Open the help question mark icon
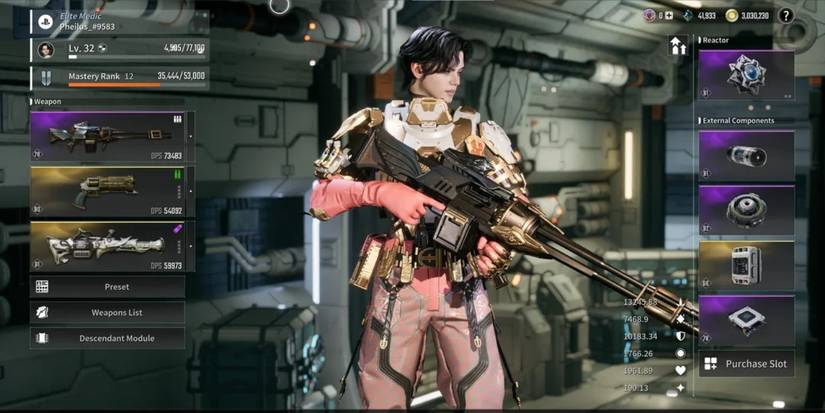The image size is (825, 413). tap(786, 16)
